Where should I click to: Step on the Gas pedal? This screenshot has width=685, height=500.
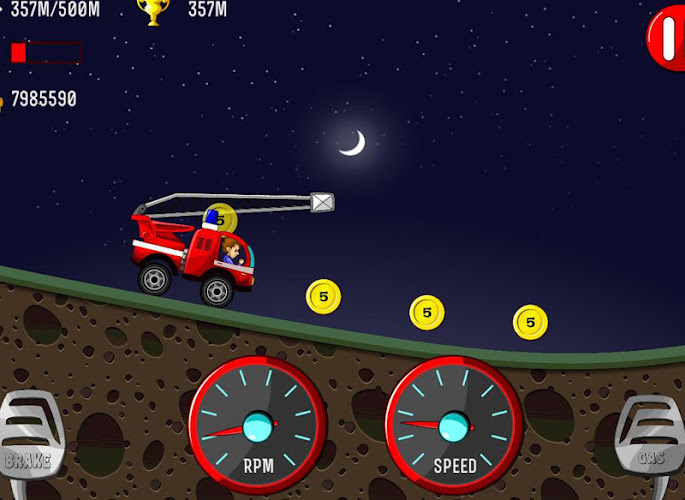651,438
